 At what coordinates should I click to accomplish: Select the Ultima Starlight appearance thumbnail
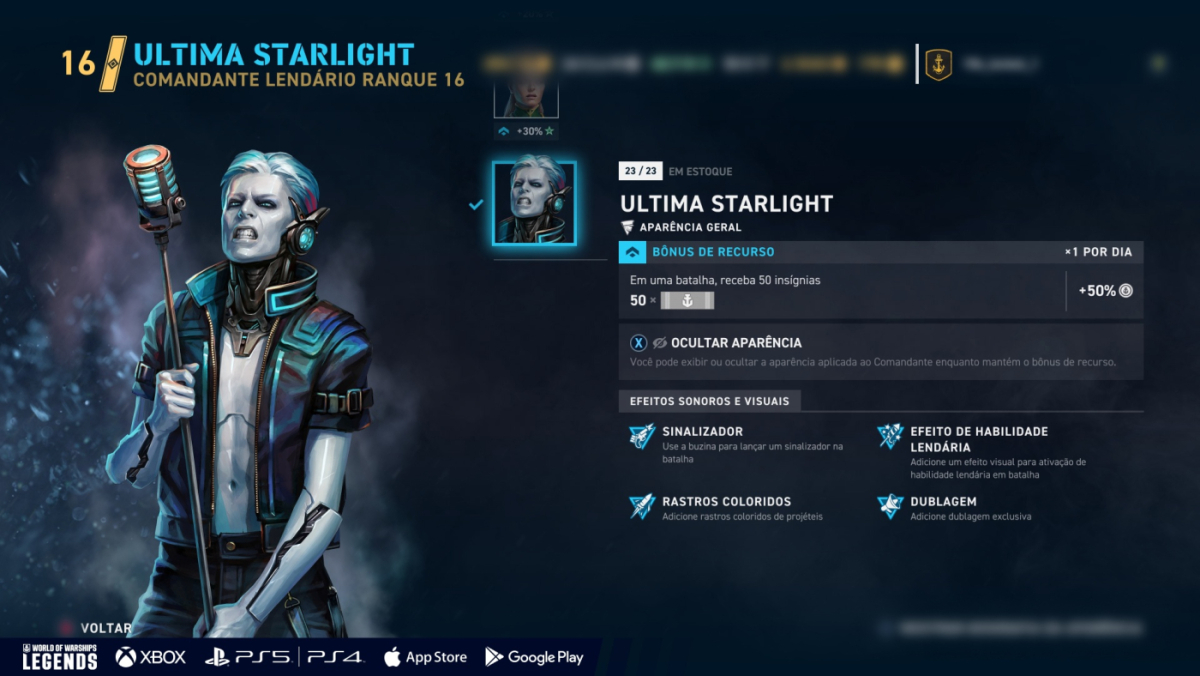tap(534, 203)
